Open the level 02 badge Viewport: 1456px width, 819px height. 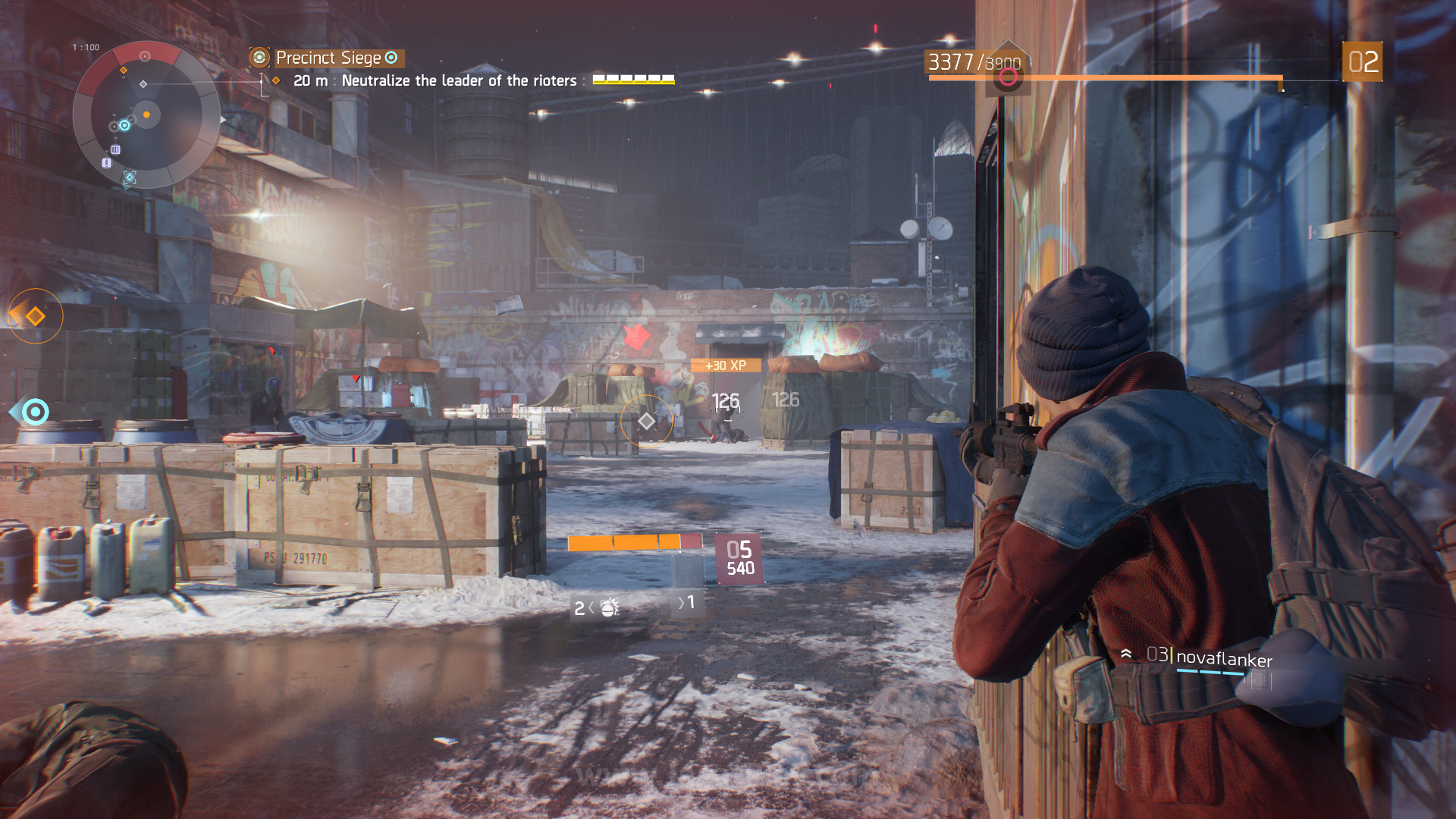pos(1362,62)
